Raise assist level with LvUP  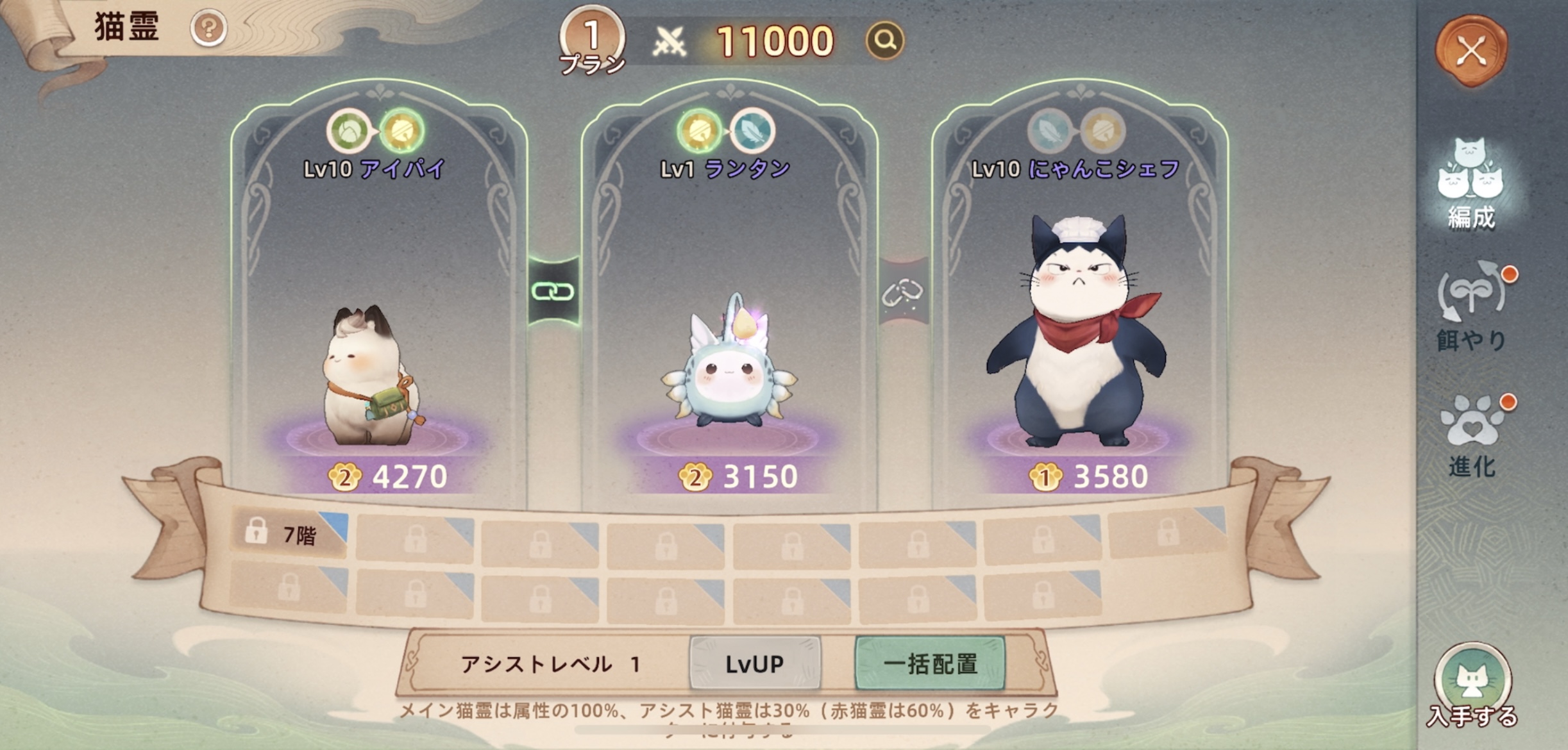[755, 664]
